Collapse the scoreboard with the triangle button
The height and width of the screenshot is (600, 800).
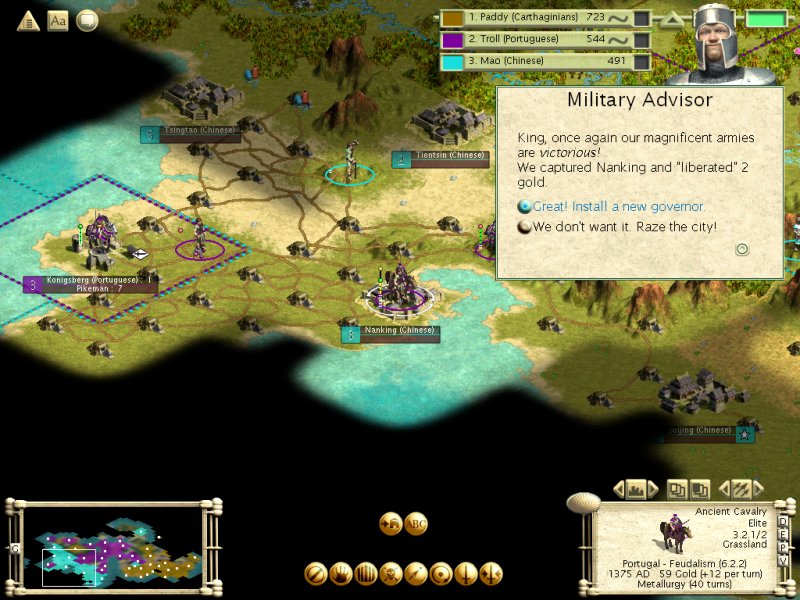pyautogui.click(x=673, y=18)
